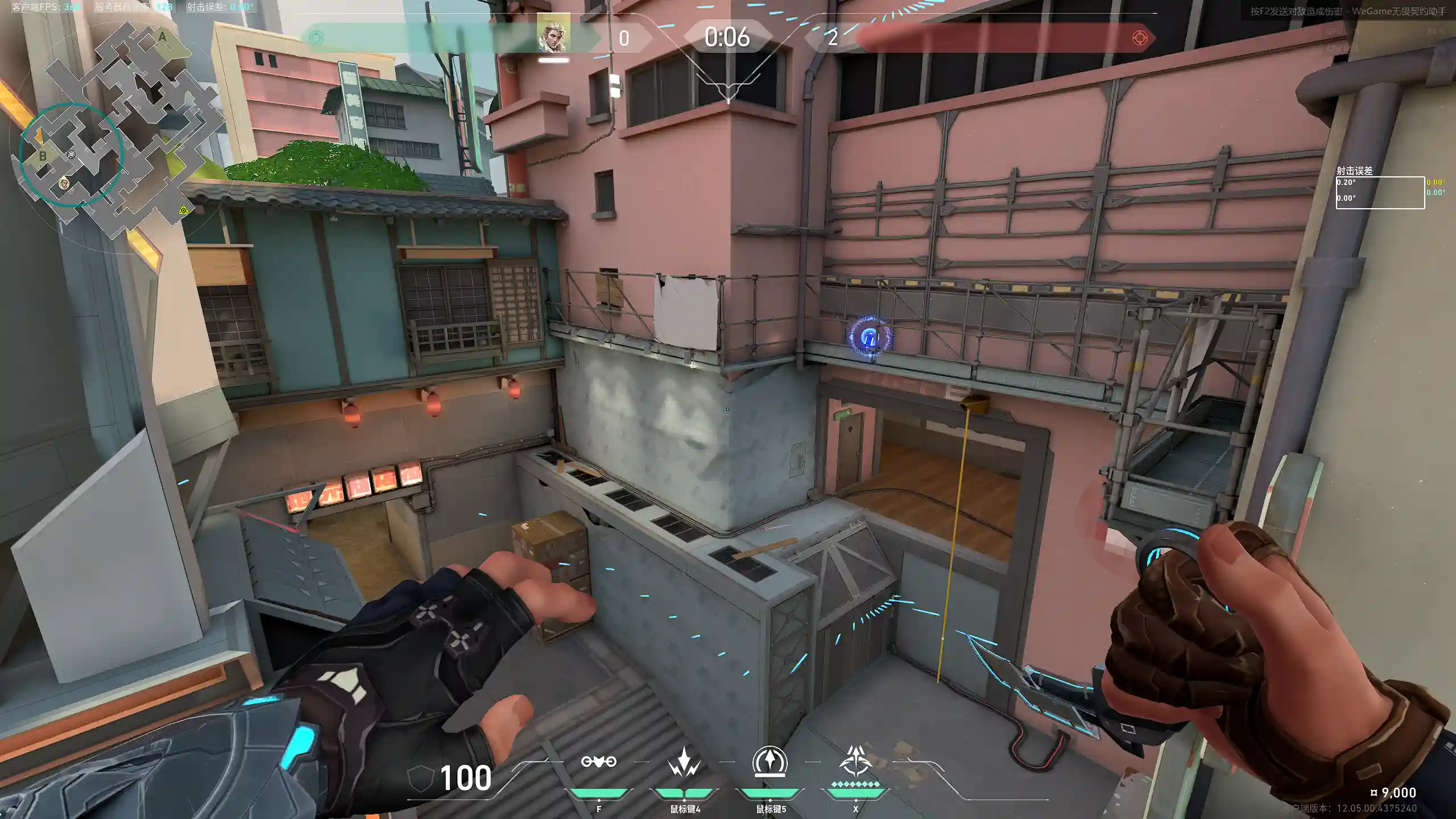Click the crosshair ping marker on minimap
This screenshot has width=1456, height=819.
71,155
